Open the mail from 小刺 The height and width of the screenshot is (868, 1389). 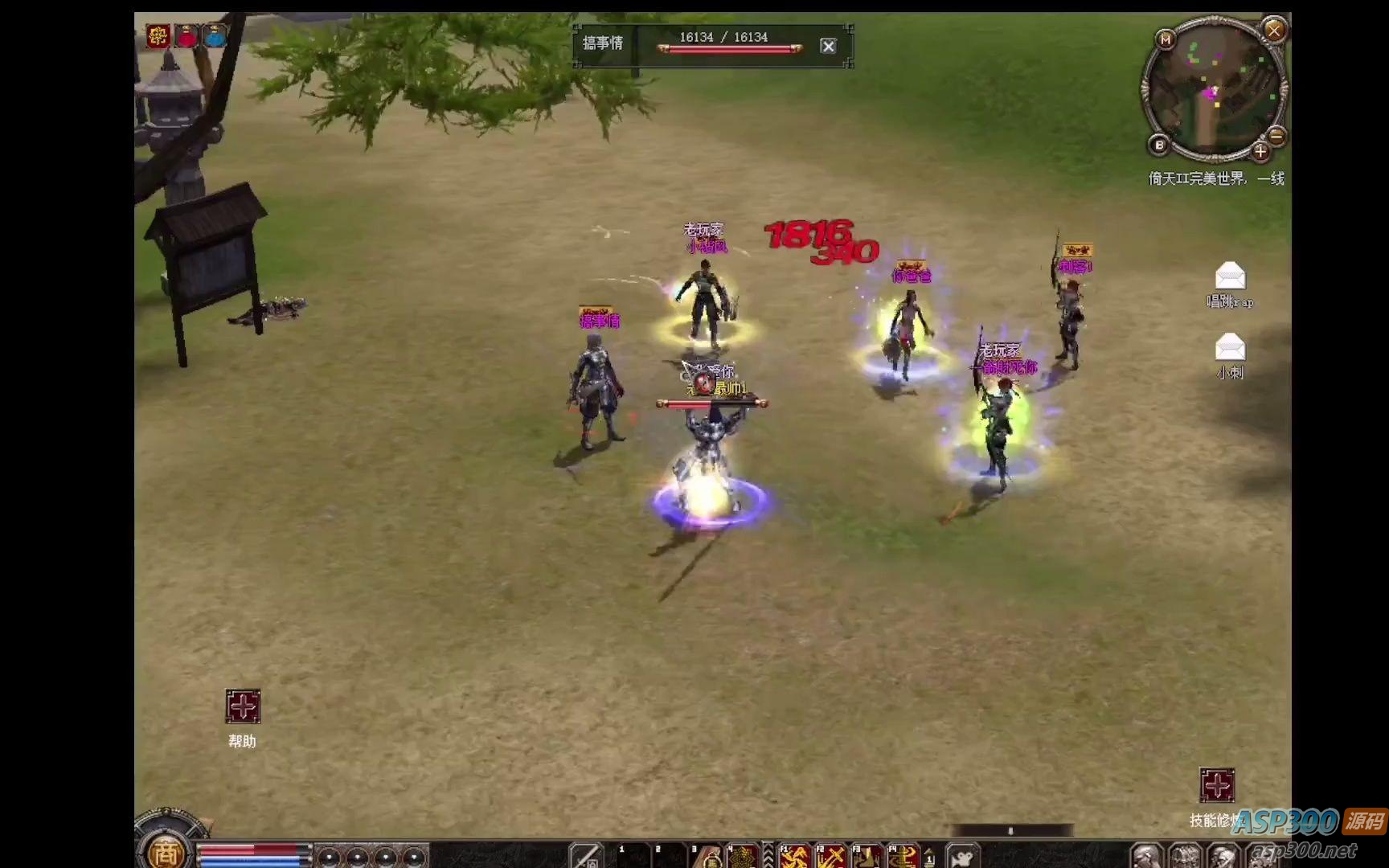click(1230, 347)
